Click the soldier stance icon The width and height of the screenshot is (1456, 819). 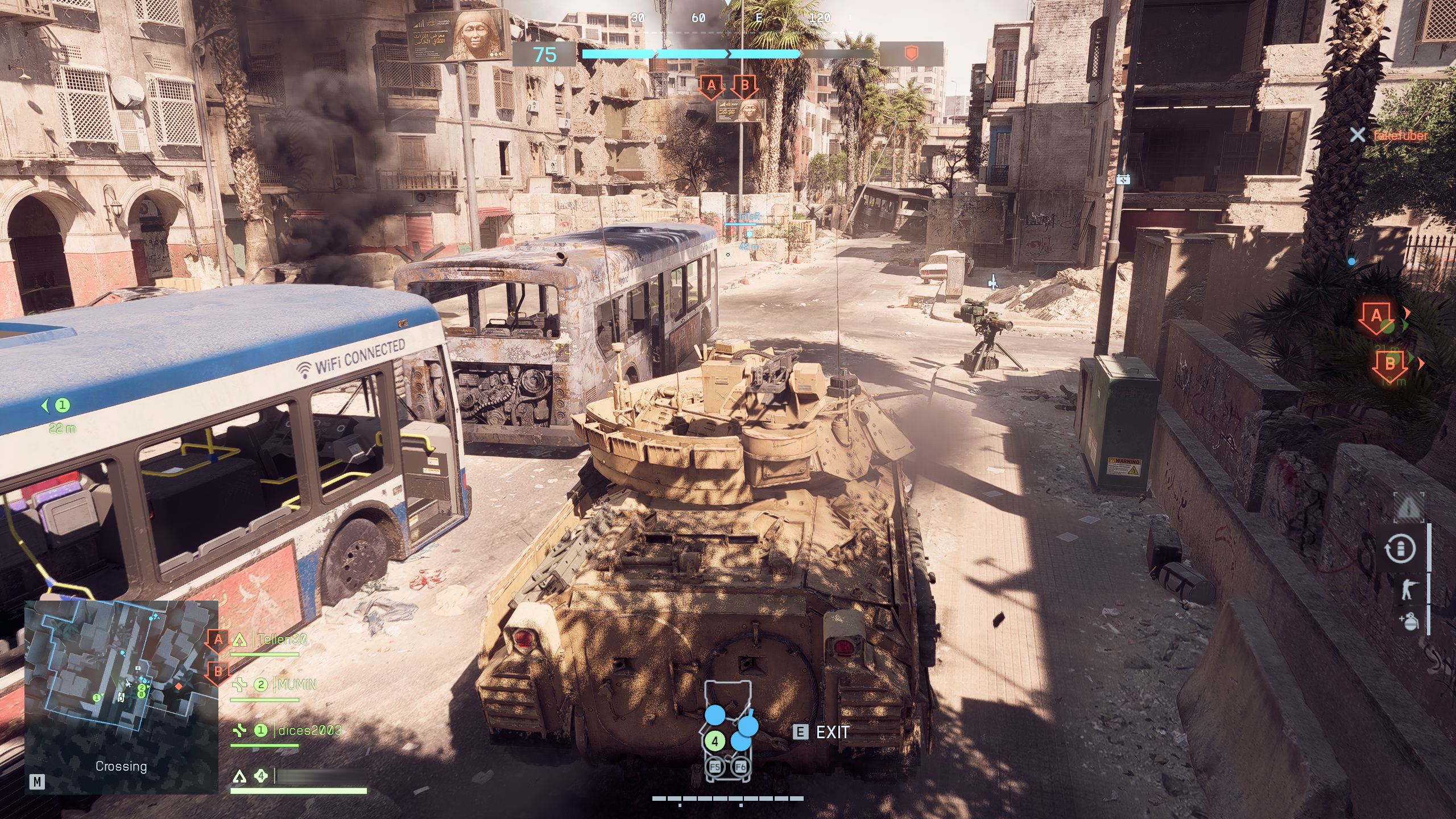coord(1408,590)
